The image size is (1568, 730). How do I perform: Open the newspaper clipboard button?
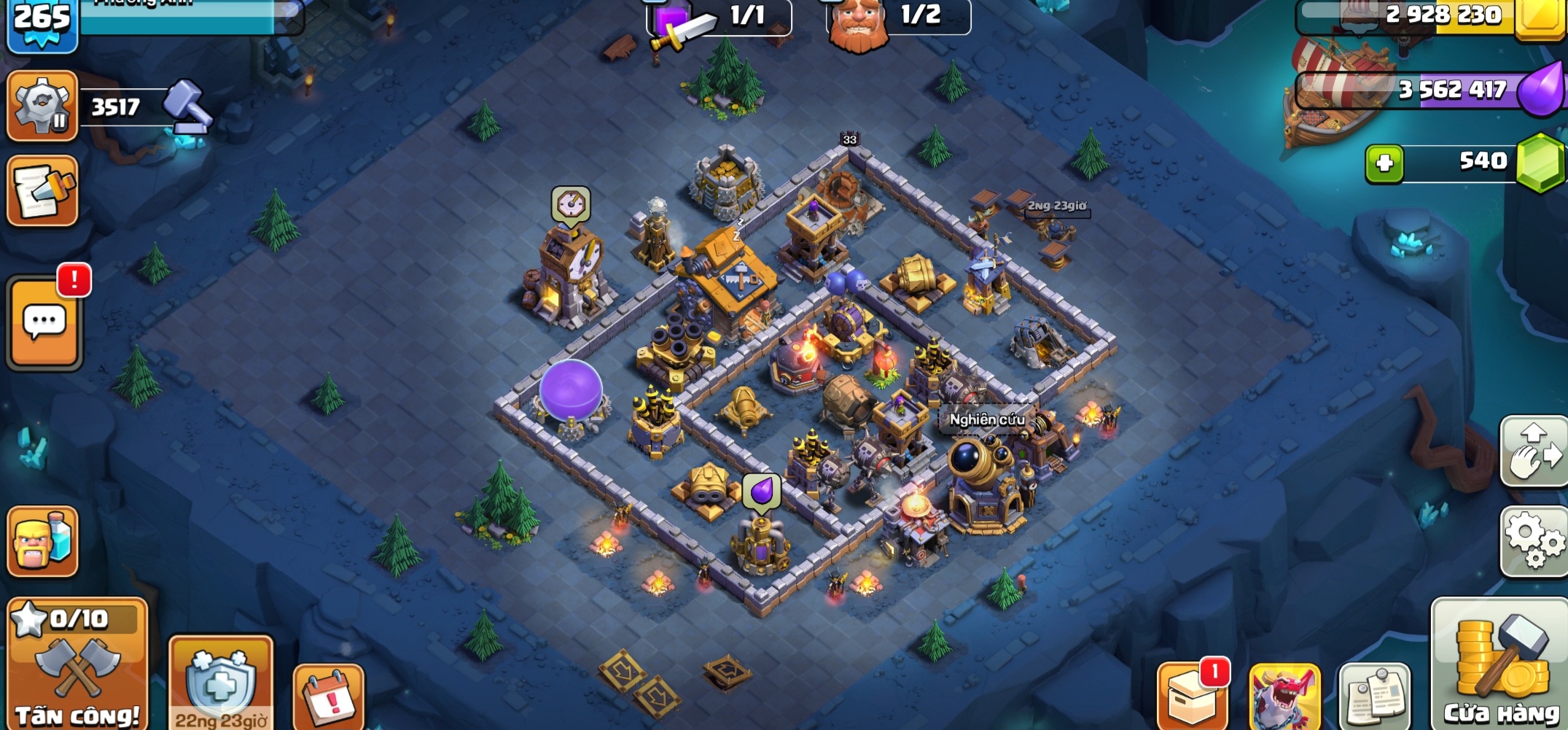pyautogui.click(x=1375, y=696)
